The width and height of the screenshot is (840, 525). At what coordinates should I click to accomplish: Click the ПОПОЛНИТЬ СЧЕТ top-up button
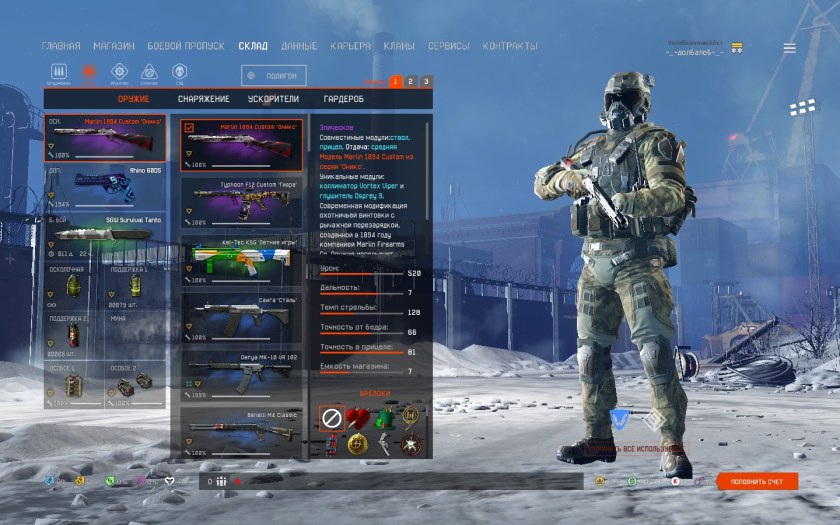[757, 482]
